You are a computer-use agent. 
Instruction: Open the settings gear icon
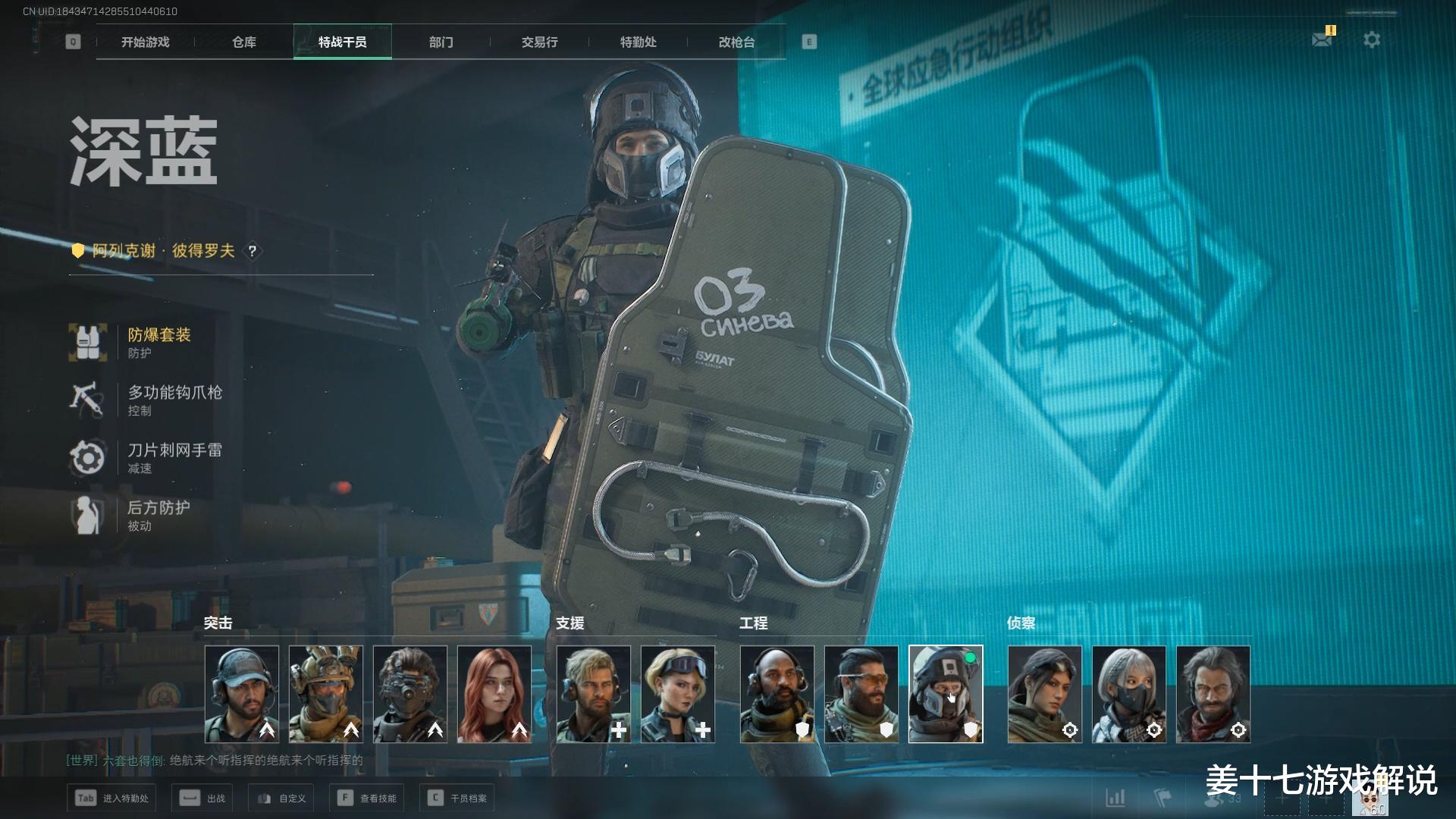pos(1372,39)
